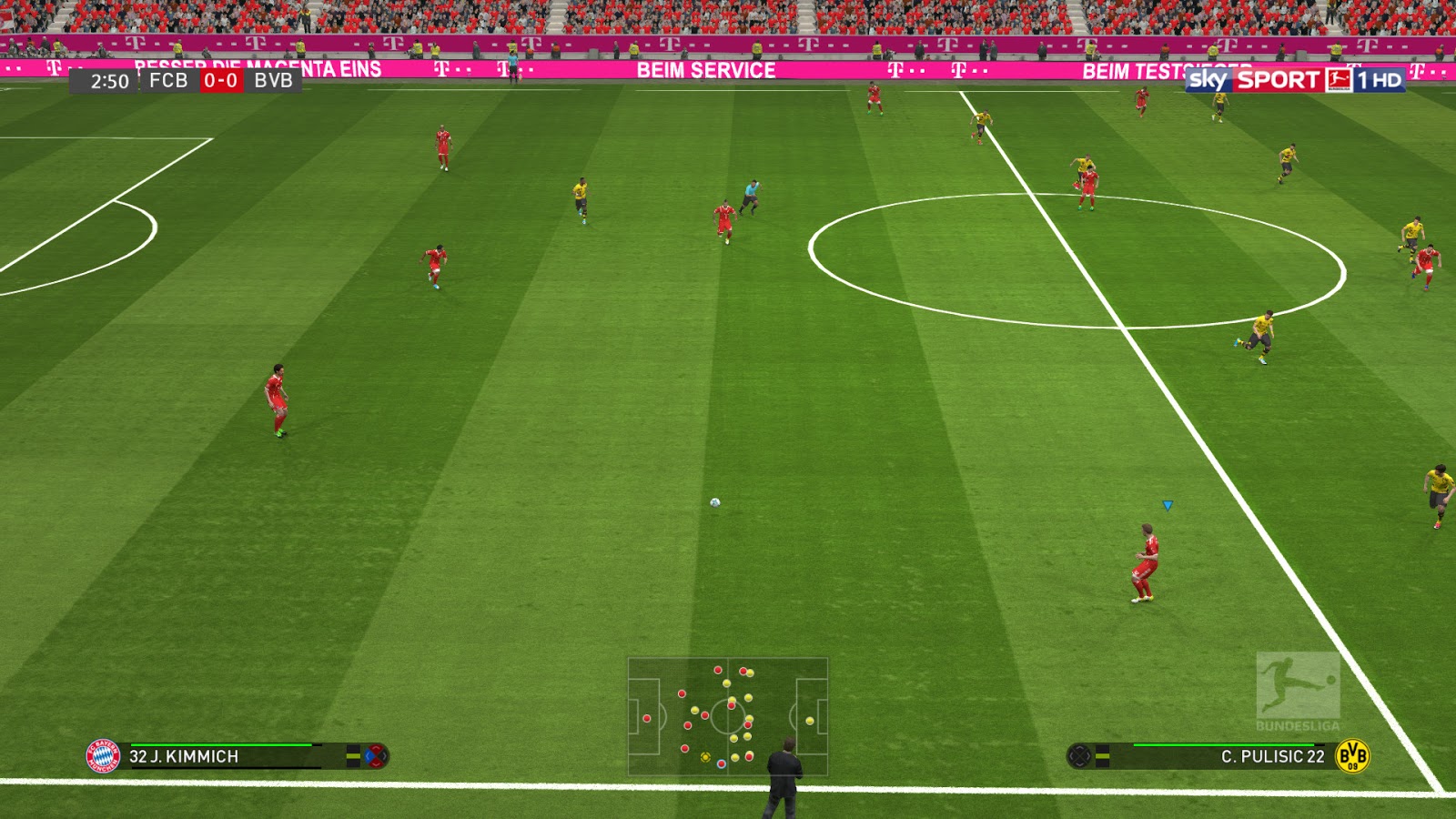Click the C. Pulisic player name panel
The height and width of the screenshot is (819, 1456).
point(1228,756)
